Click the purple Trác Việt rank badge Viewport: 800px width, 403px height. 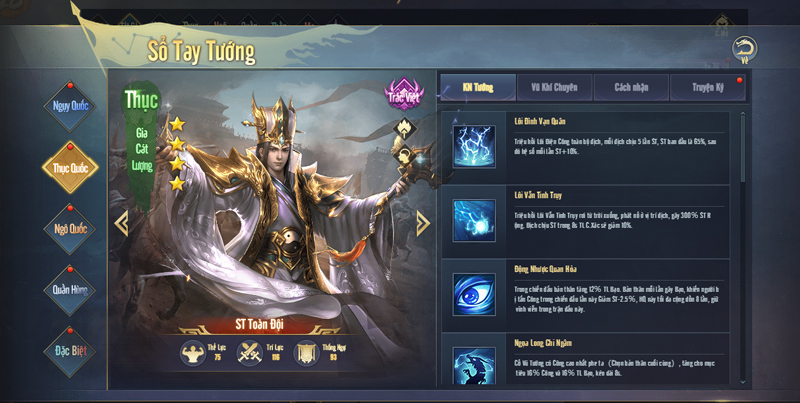pos(402,93)
